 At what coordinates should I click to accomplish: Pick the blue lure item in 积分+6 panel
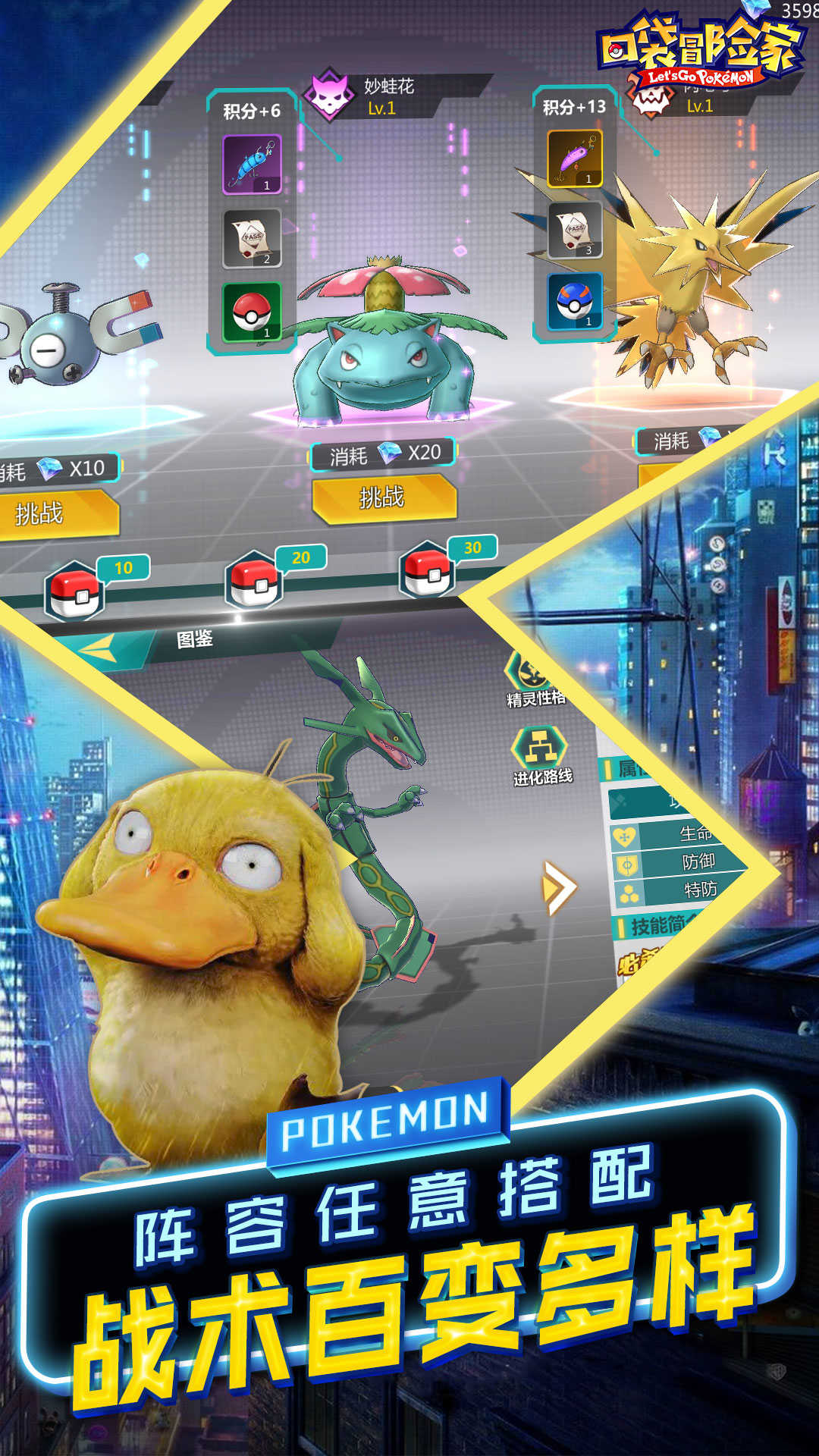pyautogui.click(x=252, y=164)
